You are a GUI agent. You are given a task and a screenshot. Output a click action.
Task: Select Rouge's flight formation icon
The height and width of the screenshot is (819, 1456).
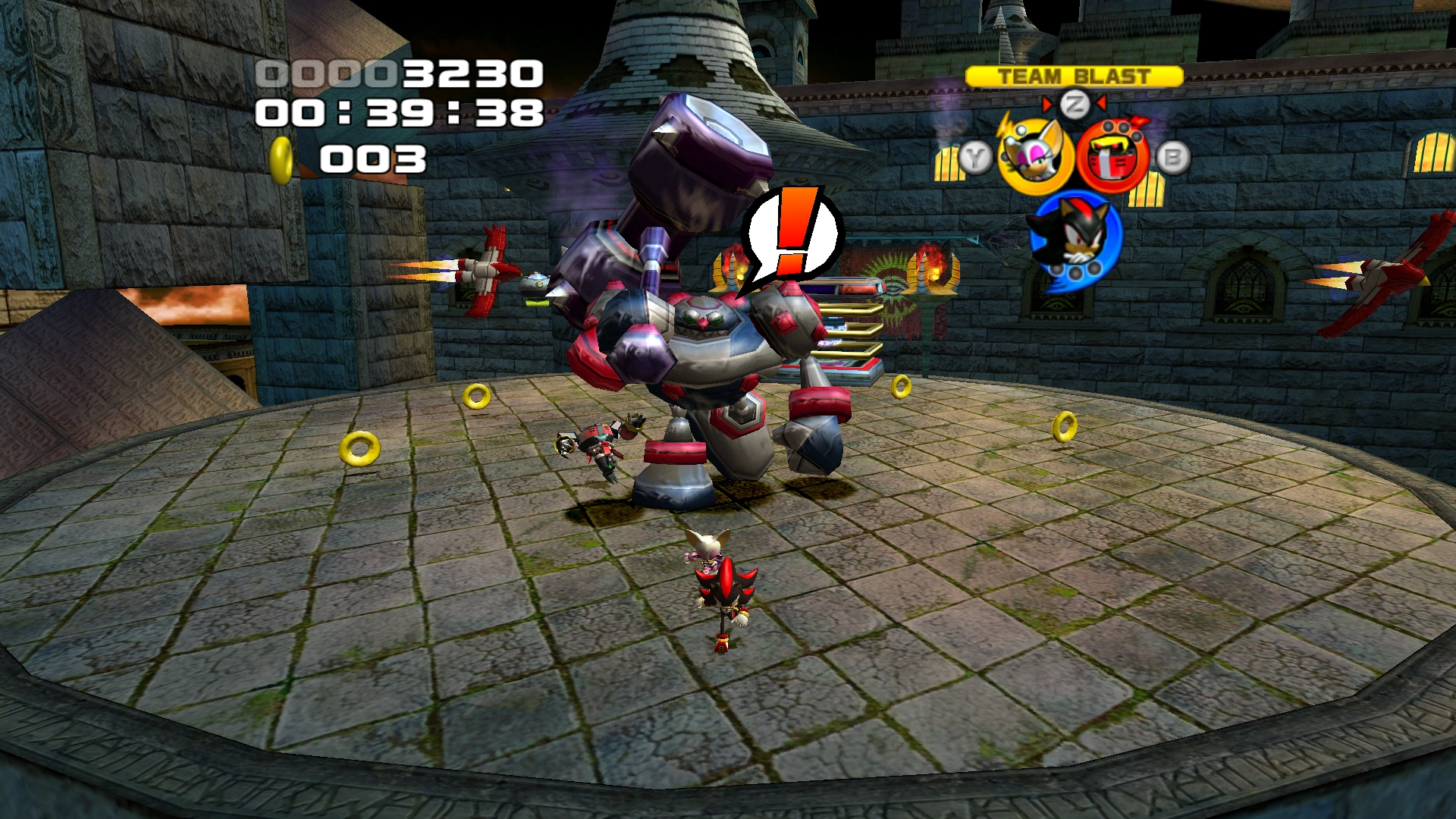[x=1034, y=158]
